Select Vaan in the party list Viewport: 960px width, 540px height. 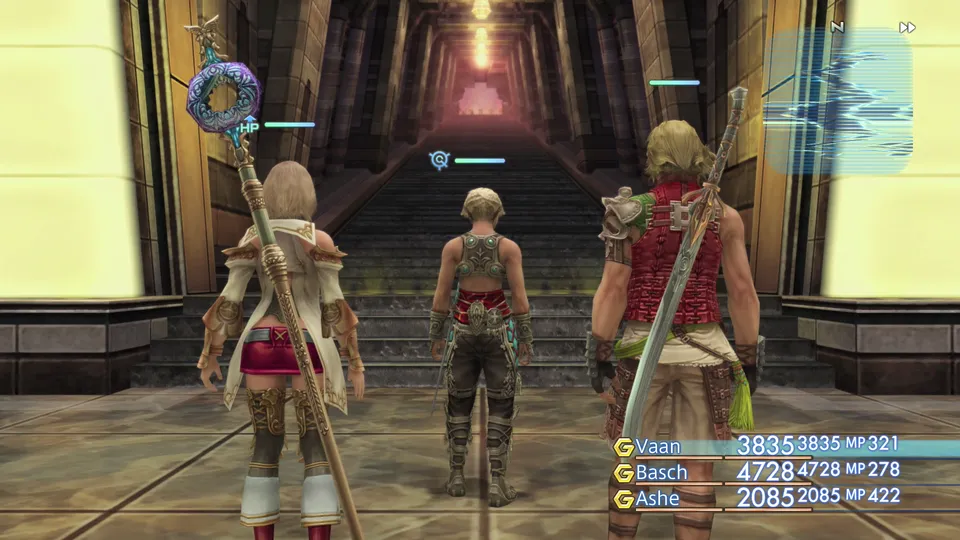tap(658, 446)
